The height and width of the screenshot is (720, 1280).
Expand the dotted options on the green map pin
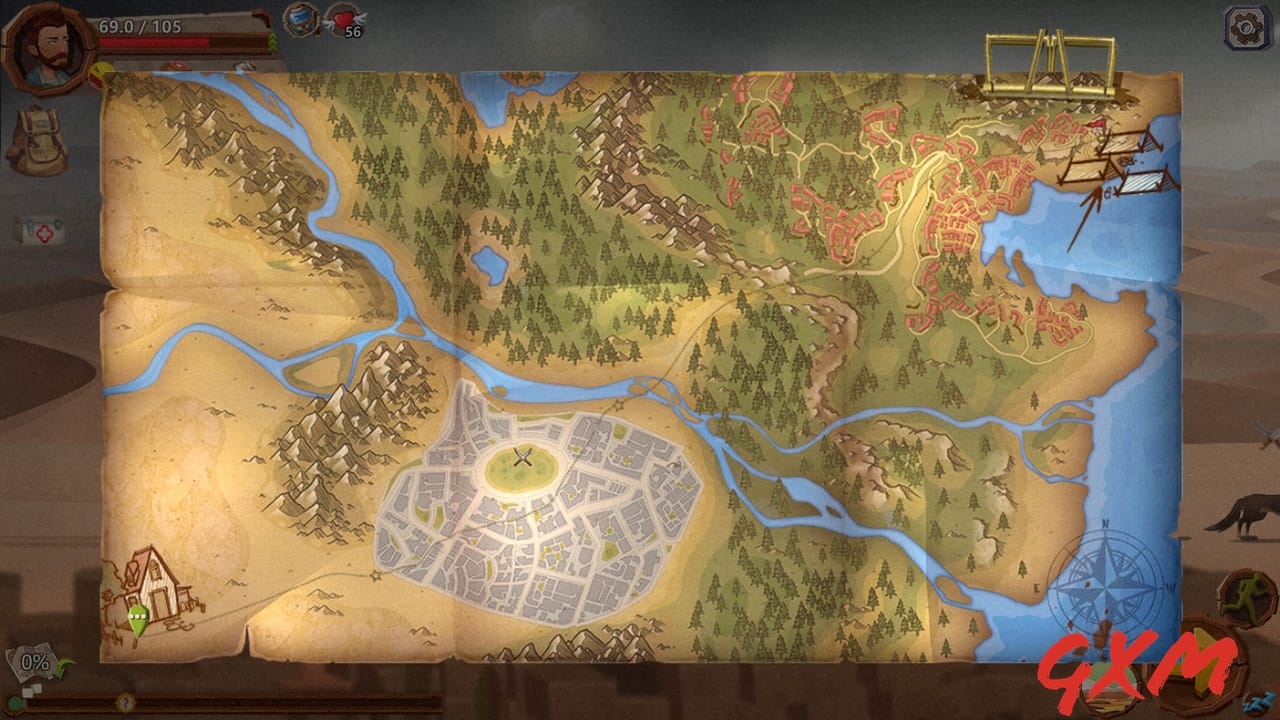pyautogui.click(x=138, y=615)
